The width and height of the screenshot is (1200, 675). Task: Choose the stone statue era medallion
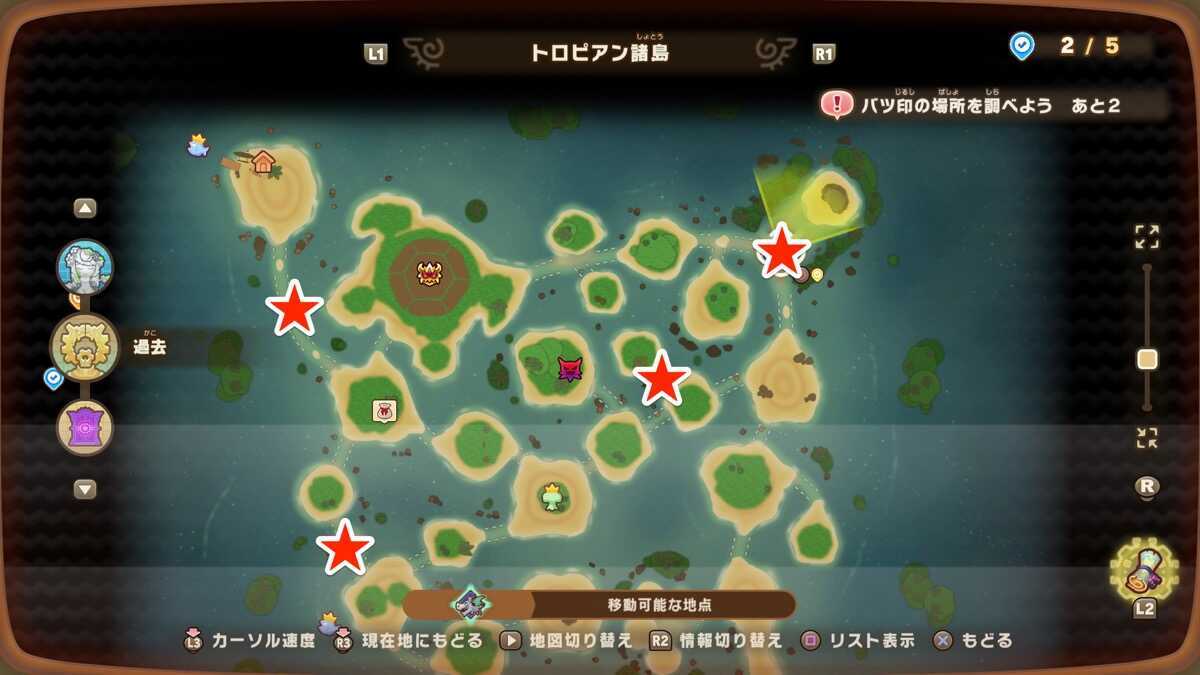pos(85,267)
